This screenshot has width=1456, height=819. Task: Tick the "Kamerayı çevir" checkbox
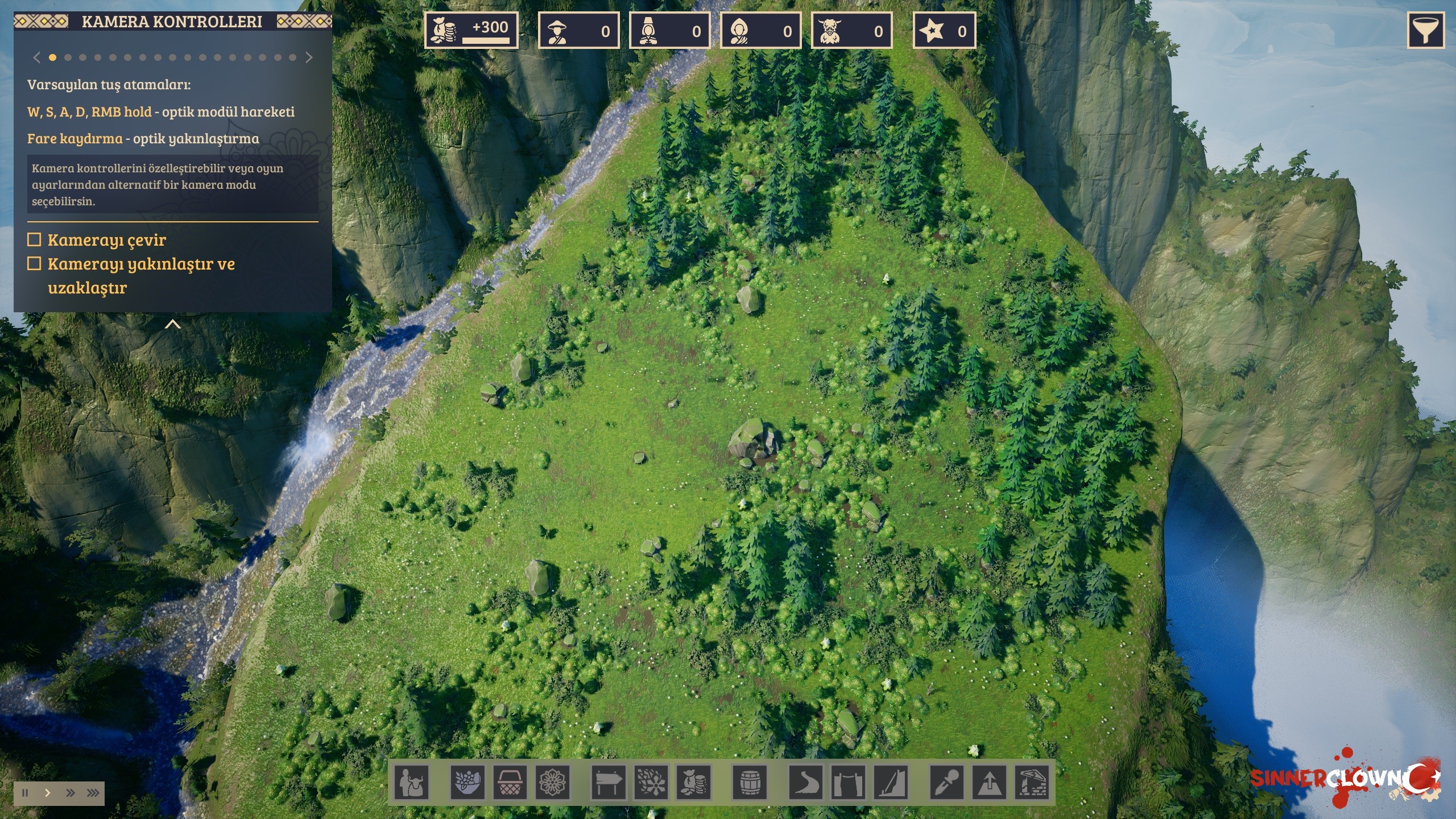(35, 239)
